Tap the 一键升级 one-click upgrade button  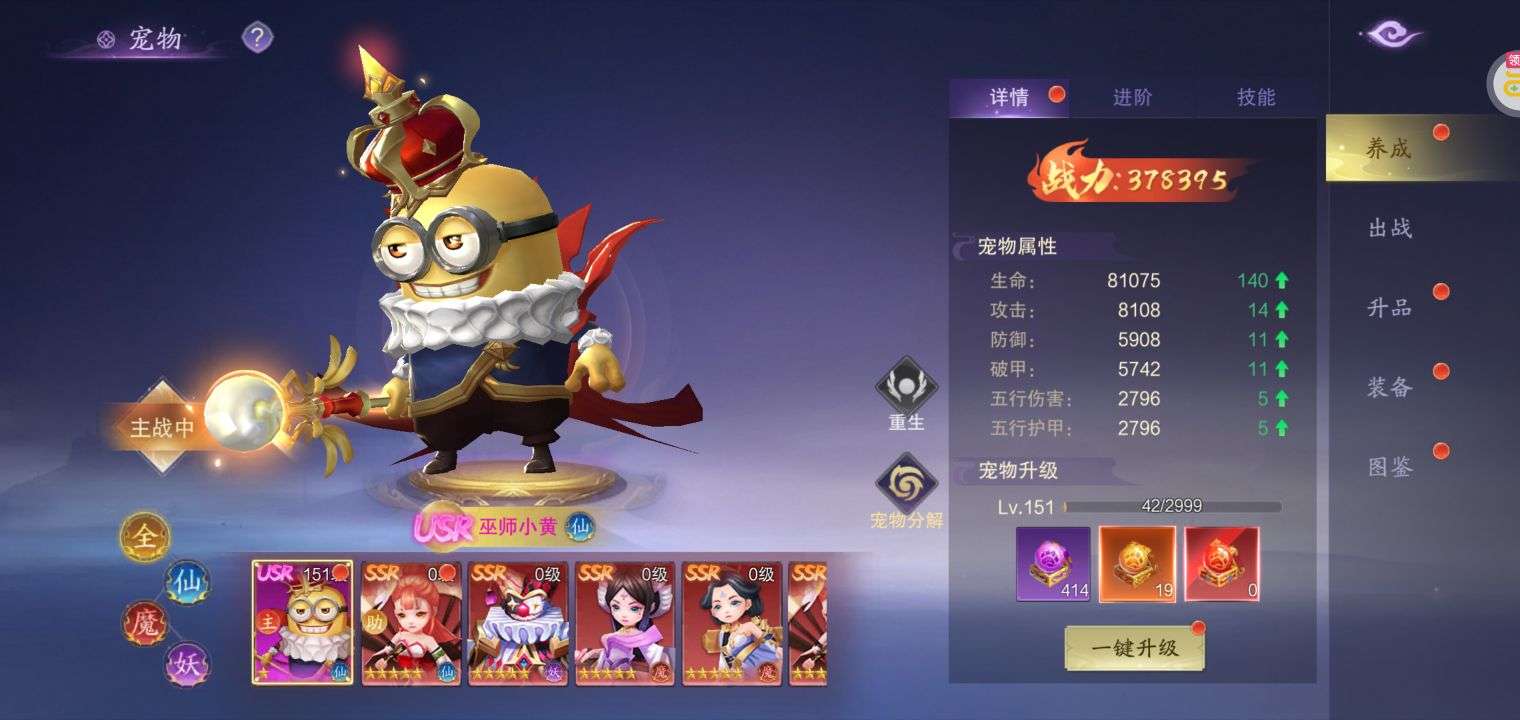pos(1134,648)
